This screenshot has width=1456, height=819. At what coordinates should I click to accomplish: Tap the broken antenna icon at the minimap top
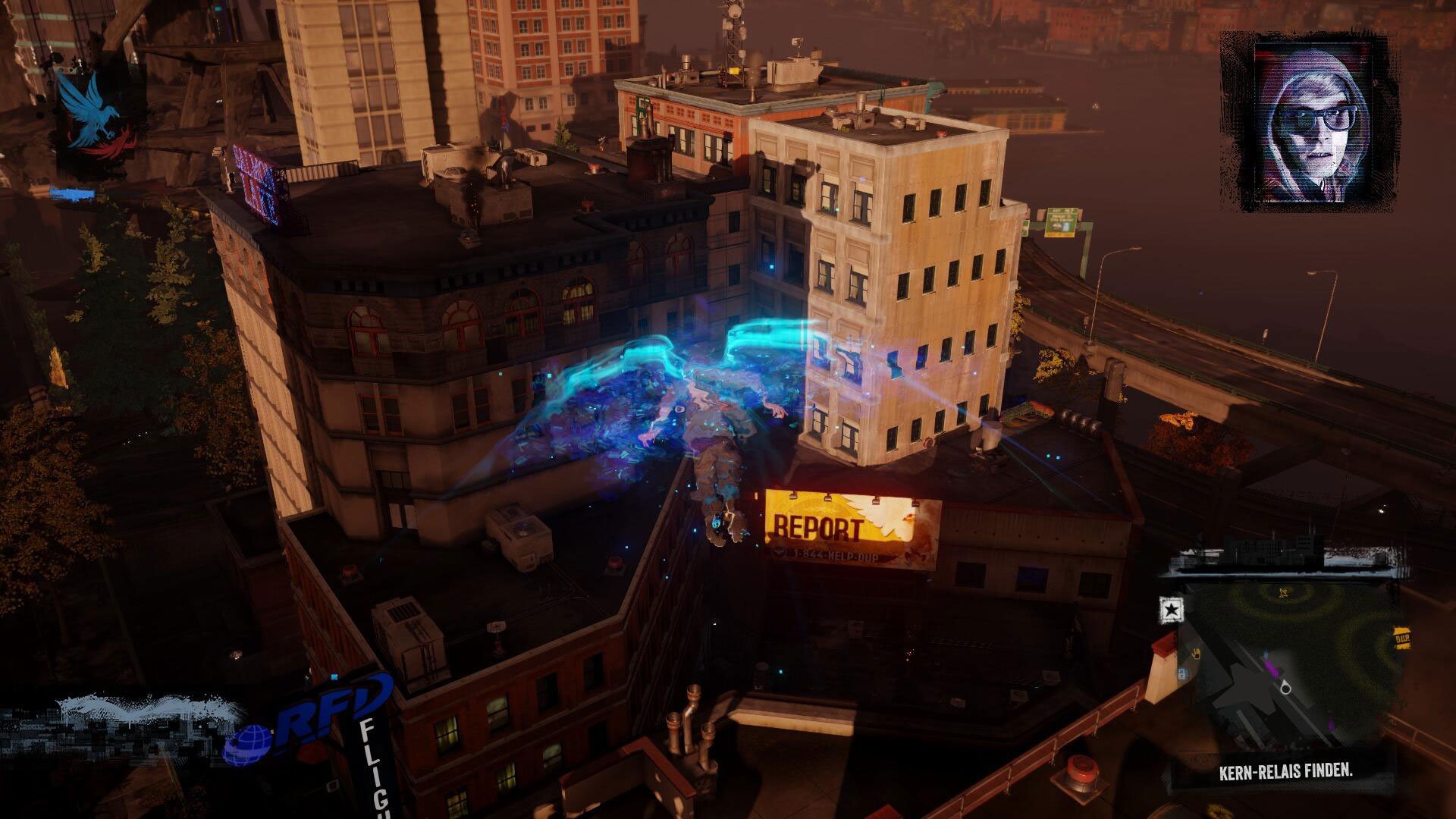coord(1284,593)
